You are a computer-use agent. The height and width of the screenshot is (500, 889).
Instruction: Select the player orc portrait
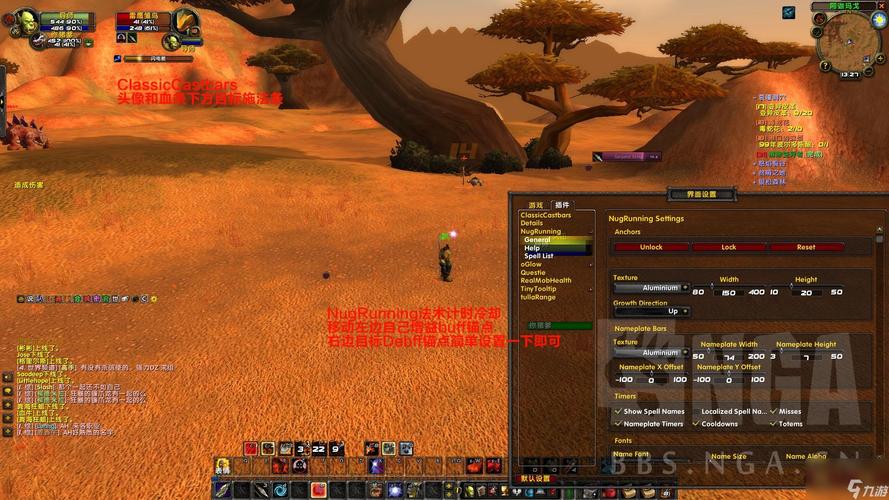coord(24,21)
